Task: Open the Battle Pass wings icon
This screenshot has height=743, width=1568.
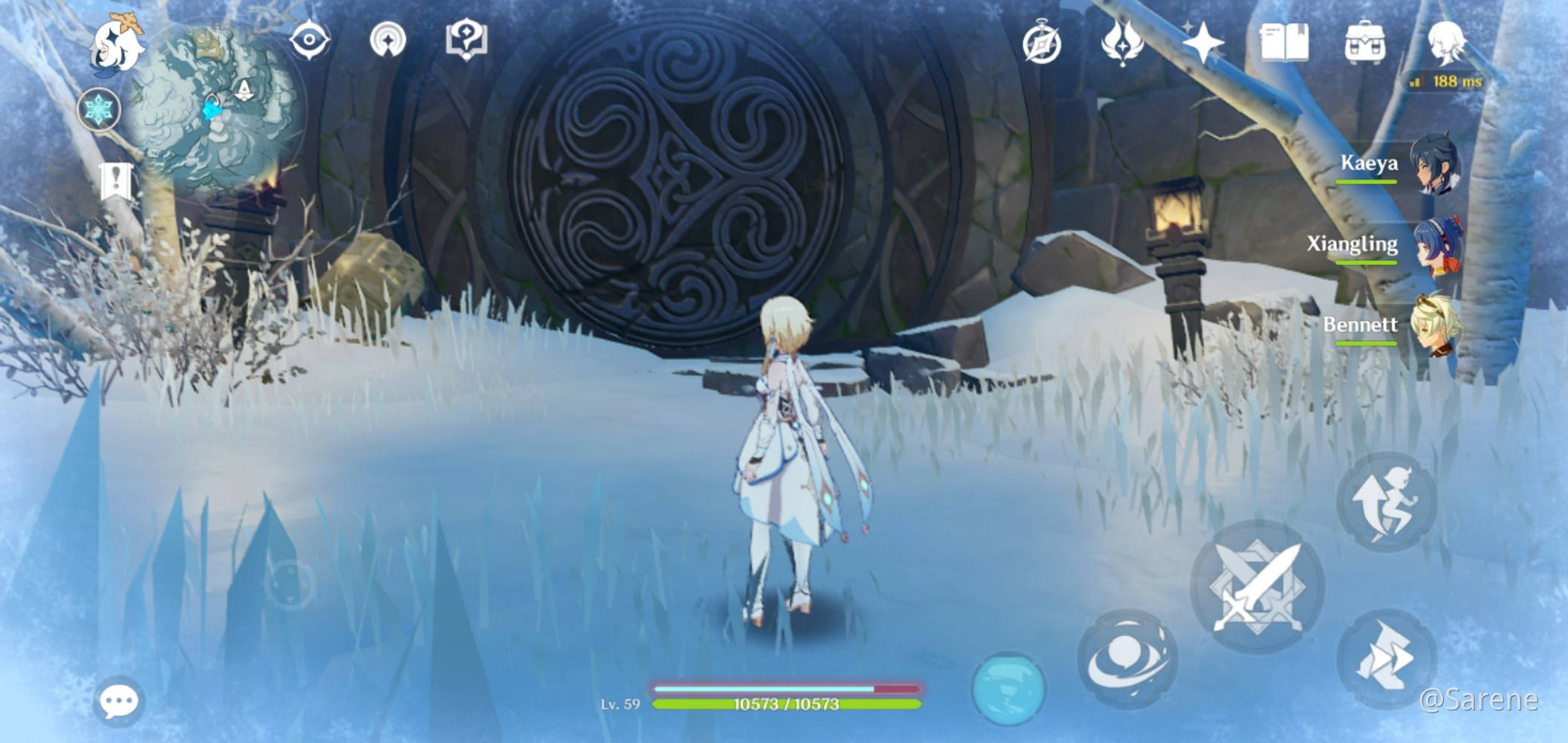Action: pyautogui.click(x=1124, y=41)
